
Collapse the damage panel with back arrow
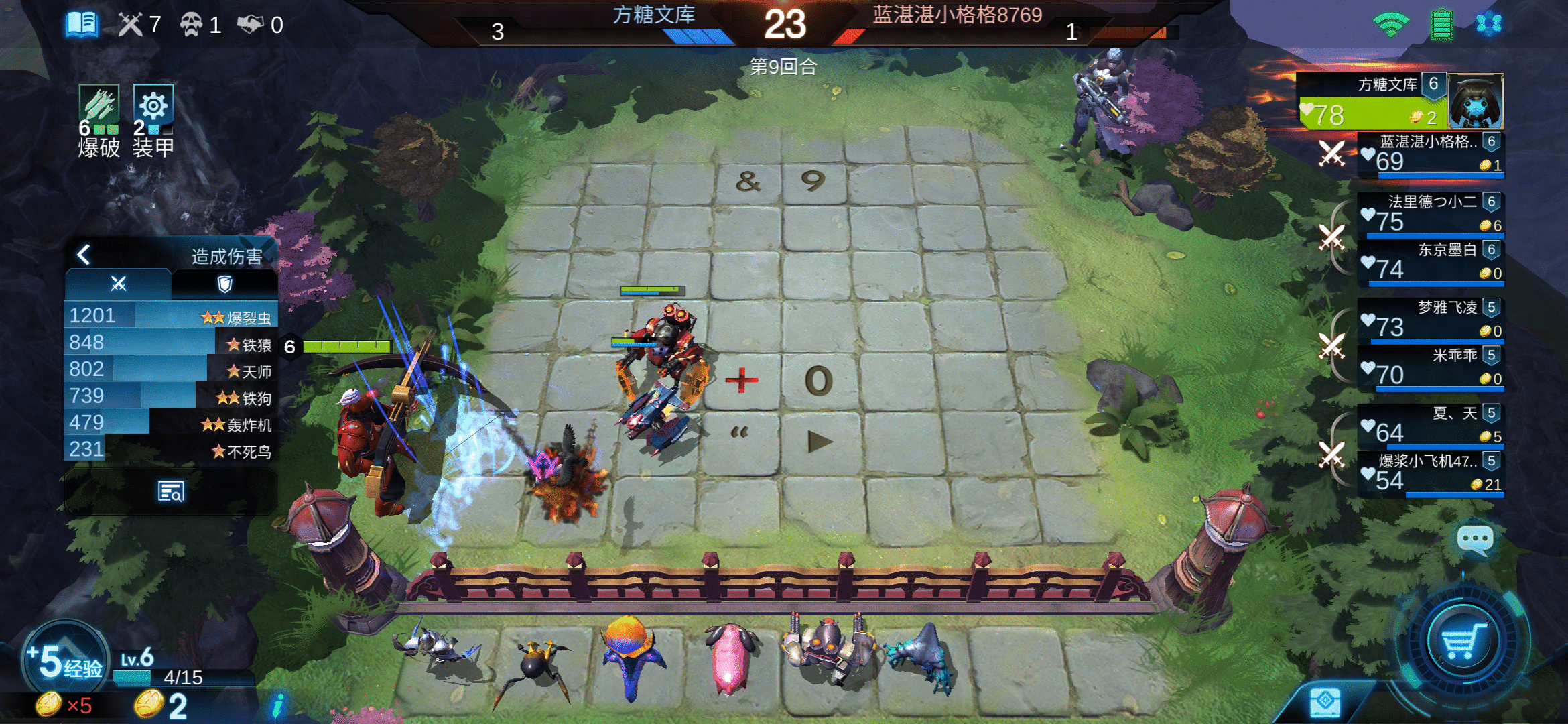pyautogui.click(x=84, y=255)
